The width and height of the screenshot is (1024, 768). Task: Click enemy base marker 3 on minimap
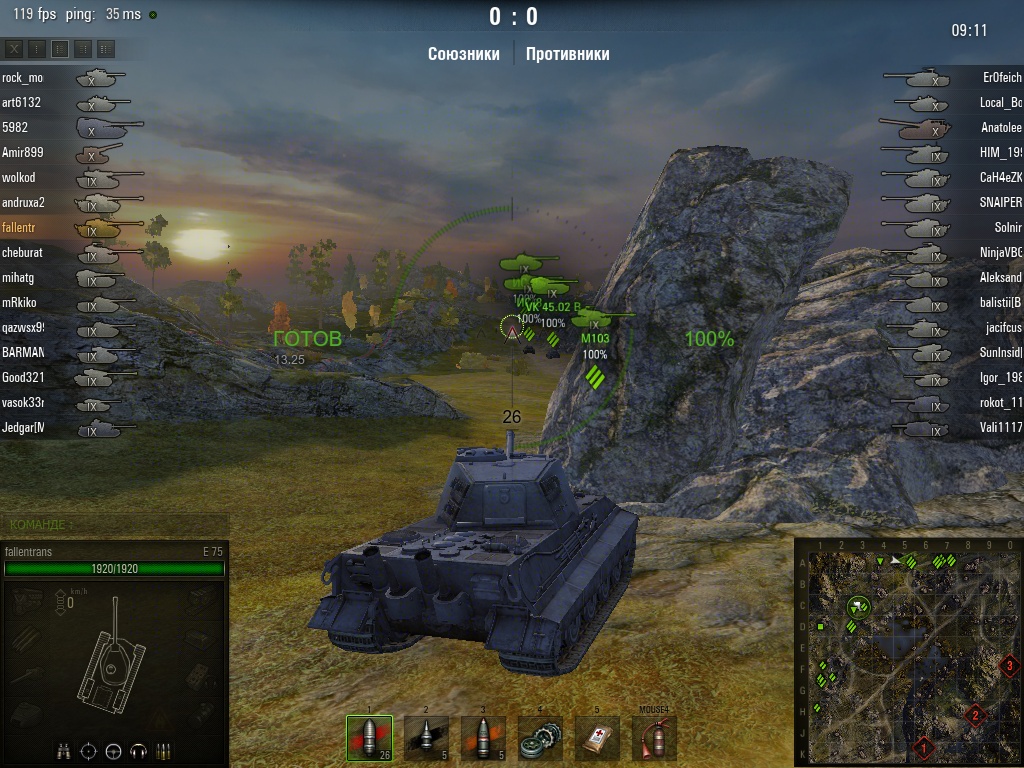[x=1010, y=665]
